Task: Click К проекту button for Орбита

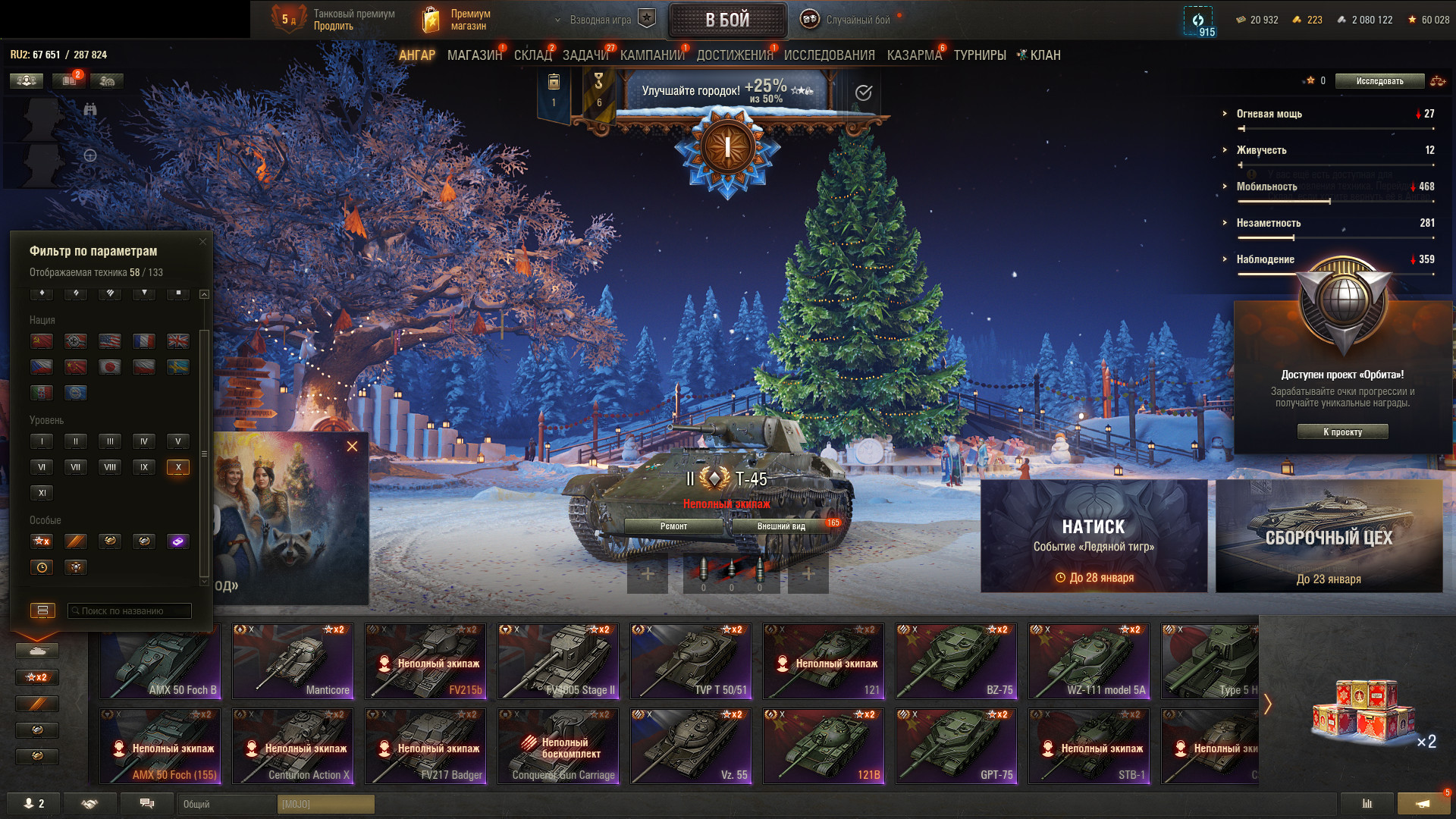Action: click(1342, 432)
